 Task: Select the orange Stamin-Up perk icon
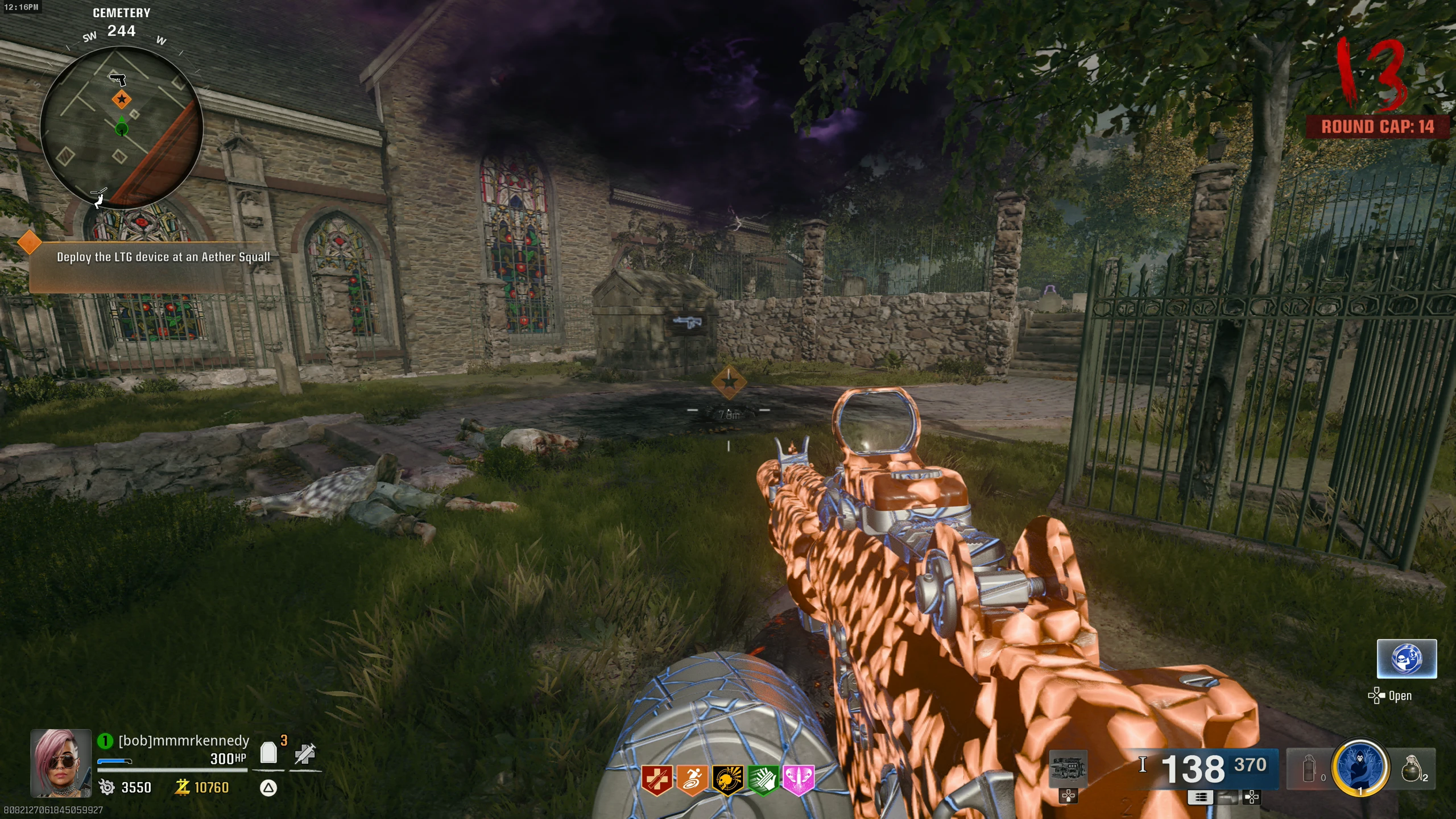pyautogui.click(x=692, y=779)
